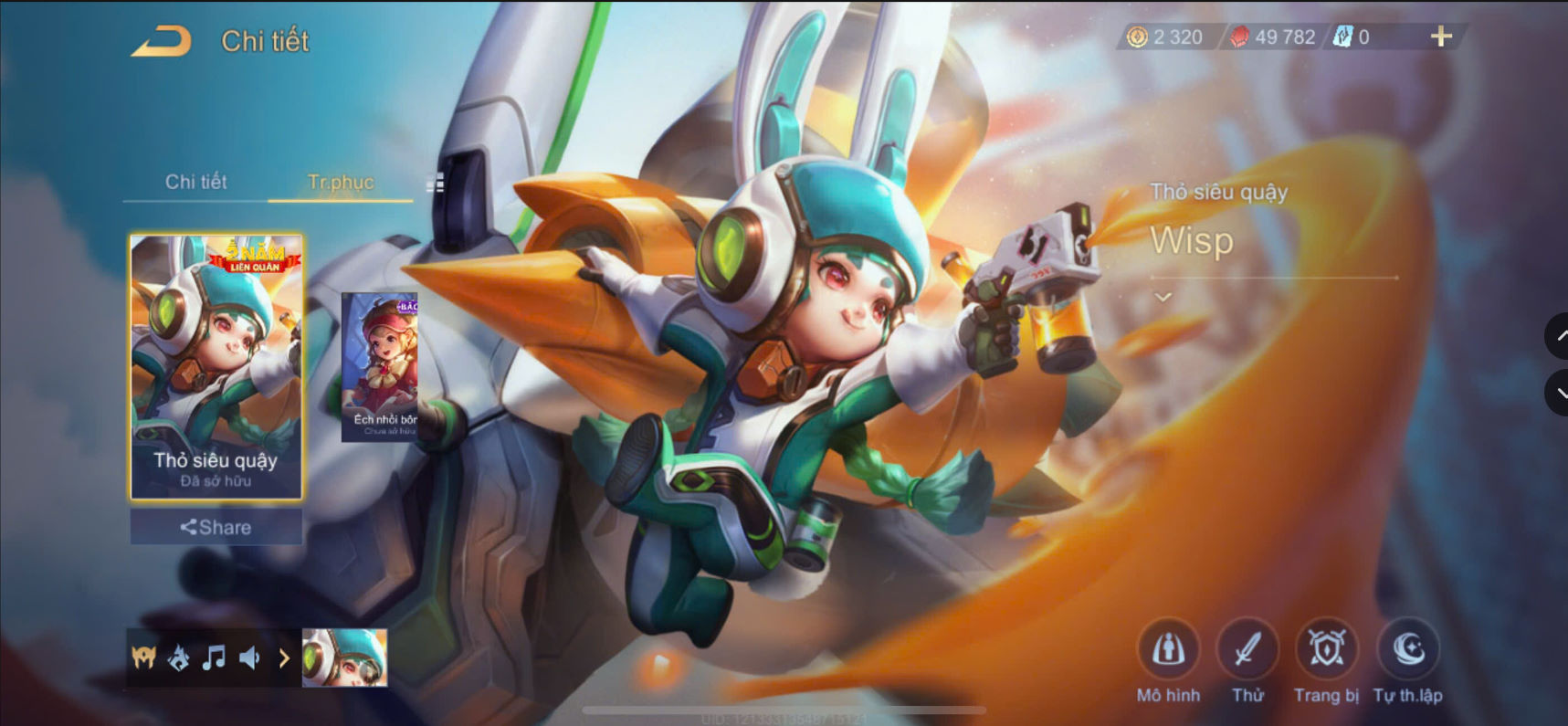Expand the chevron below Wisp
This screenshot has height=726, width=1568.
pos(1162,296)
